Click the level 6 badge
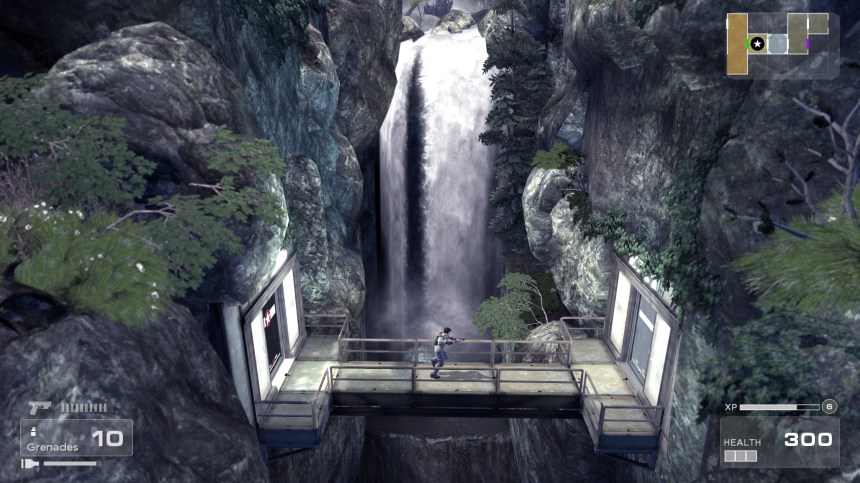The image size is (860, 483). [x=829, y=406]
